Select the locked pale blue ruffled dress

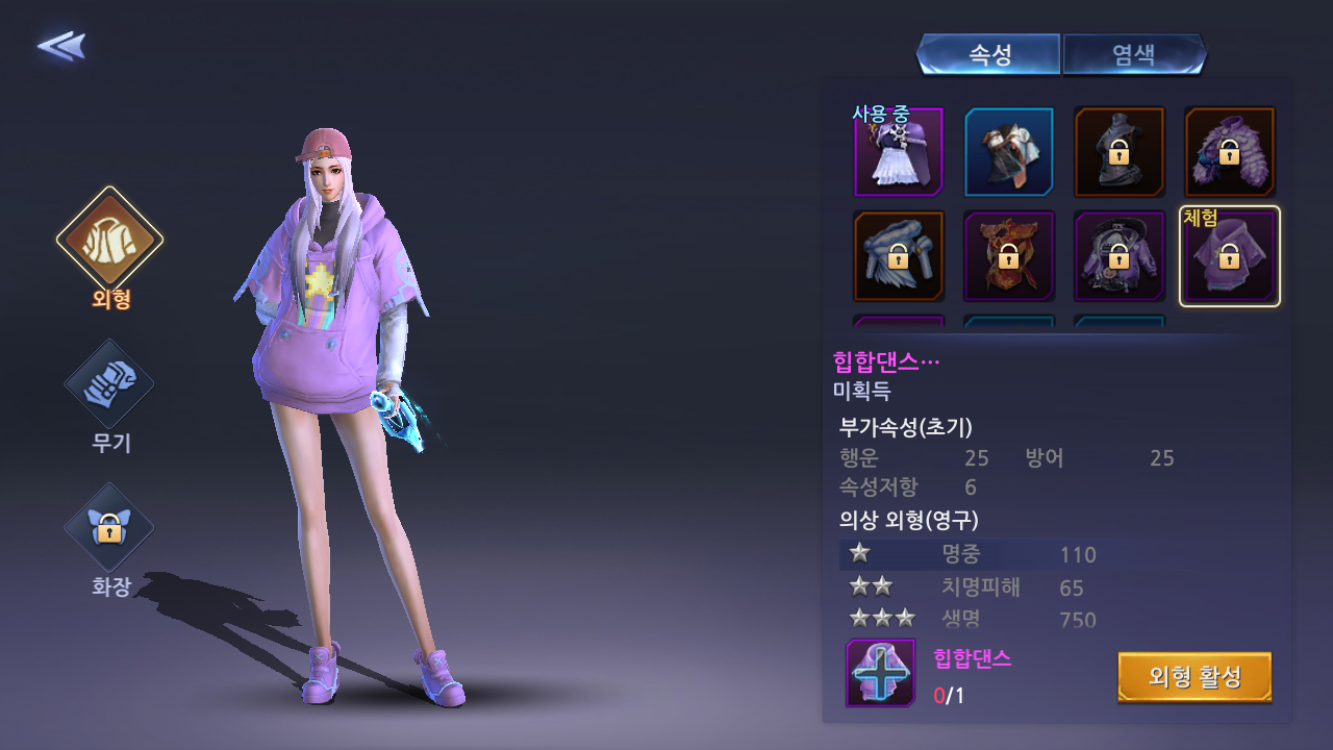click(898, 256)
